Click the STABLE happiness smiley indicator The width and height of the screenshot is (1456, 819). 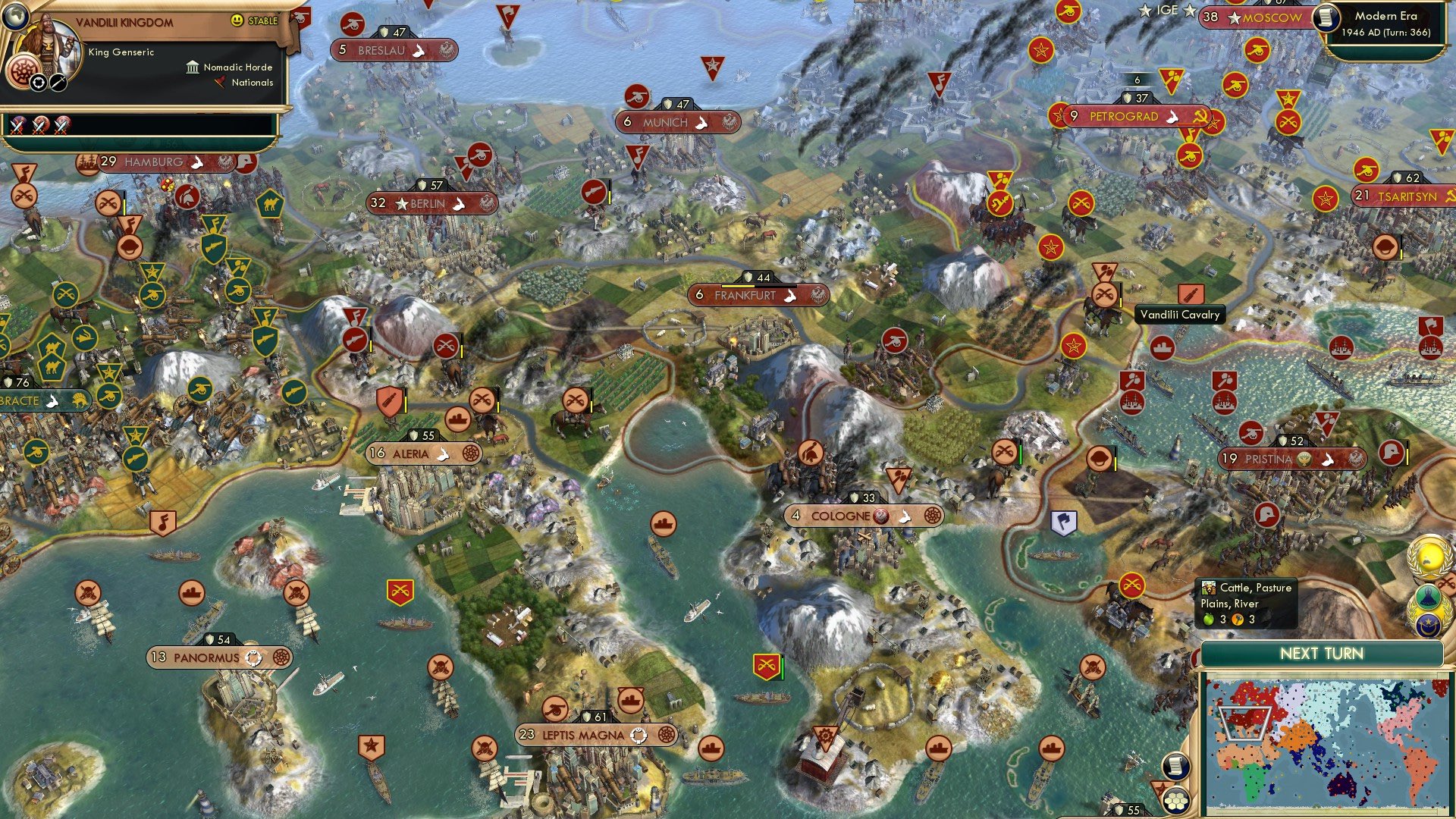point(237,21)
